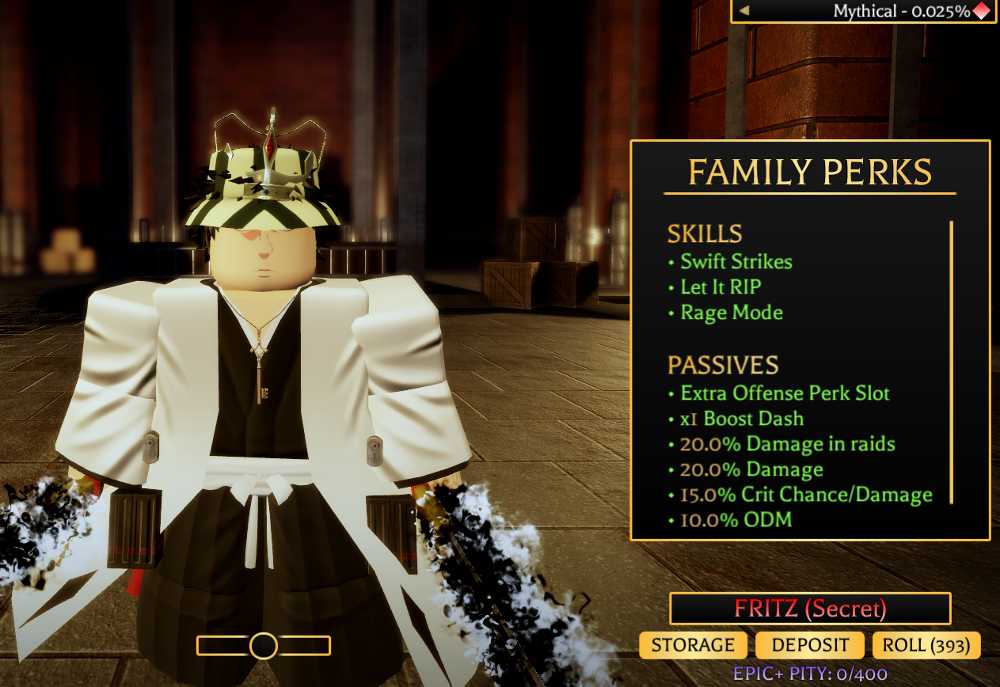Click the DEPOSIT button

click(810, 645)
